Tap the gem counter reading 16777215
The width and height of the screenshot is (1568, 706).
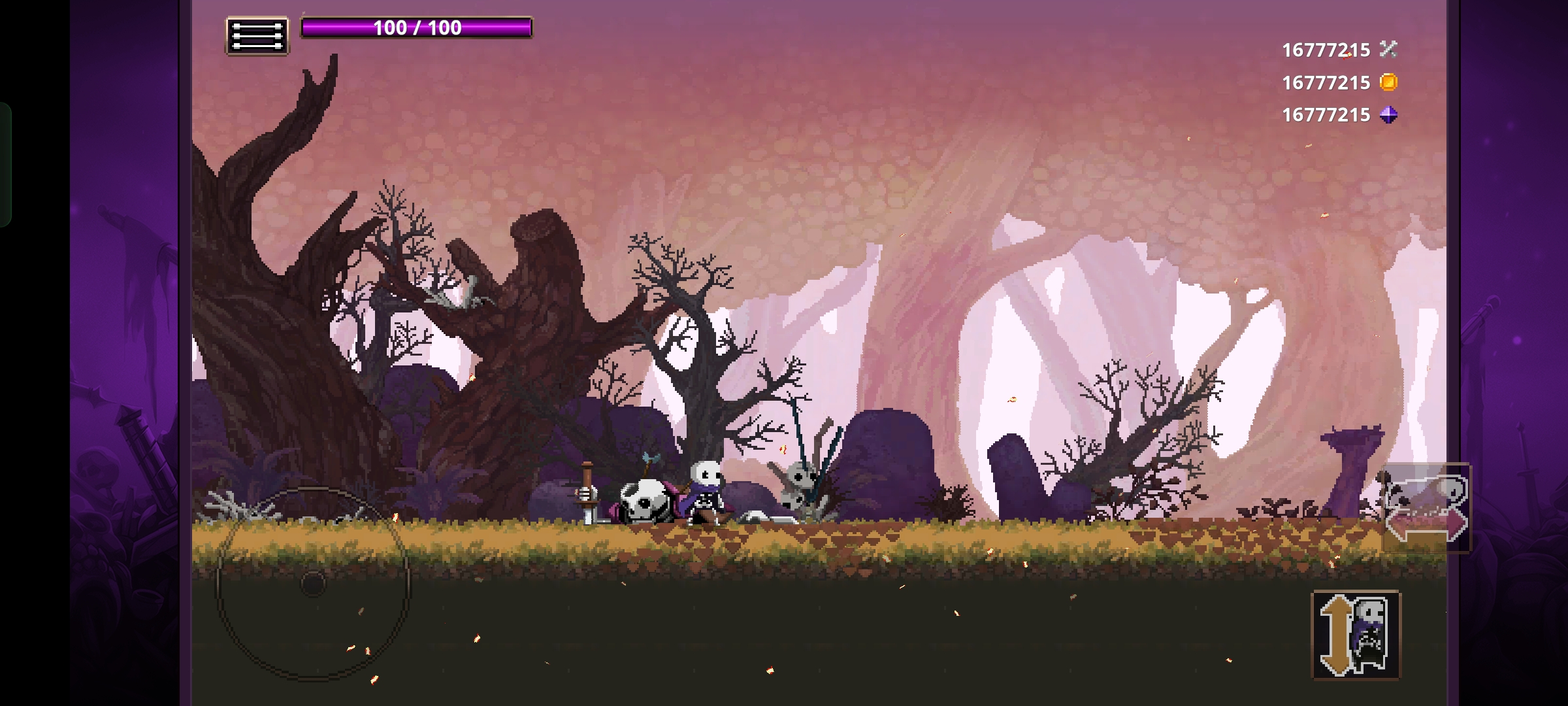click(1325, 115)
